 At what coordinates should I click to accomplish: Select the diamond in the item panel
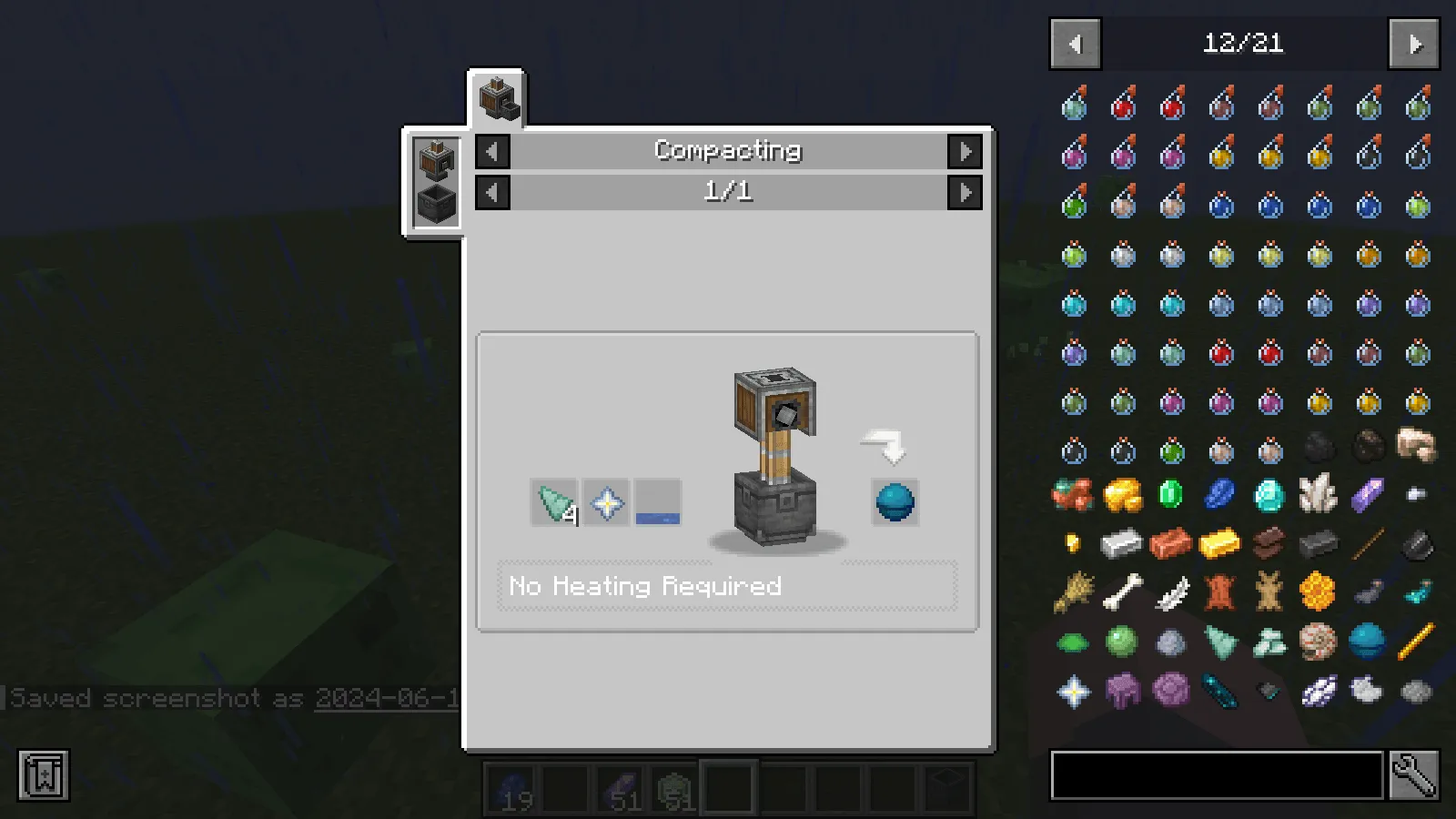[1269, 496]
